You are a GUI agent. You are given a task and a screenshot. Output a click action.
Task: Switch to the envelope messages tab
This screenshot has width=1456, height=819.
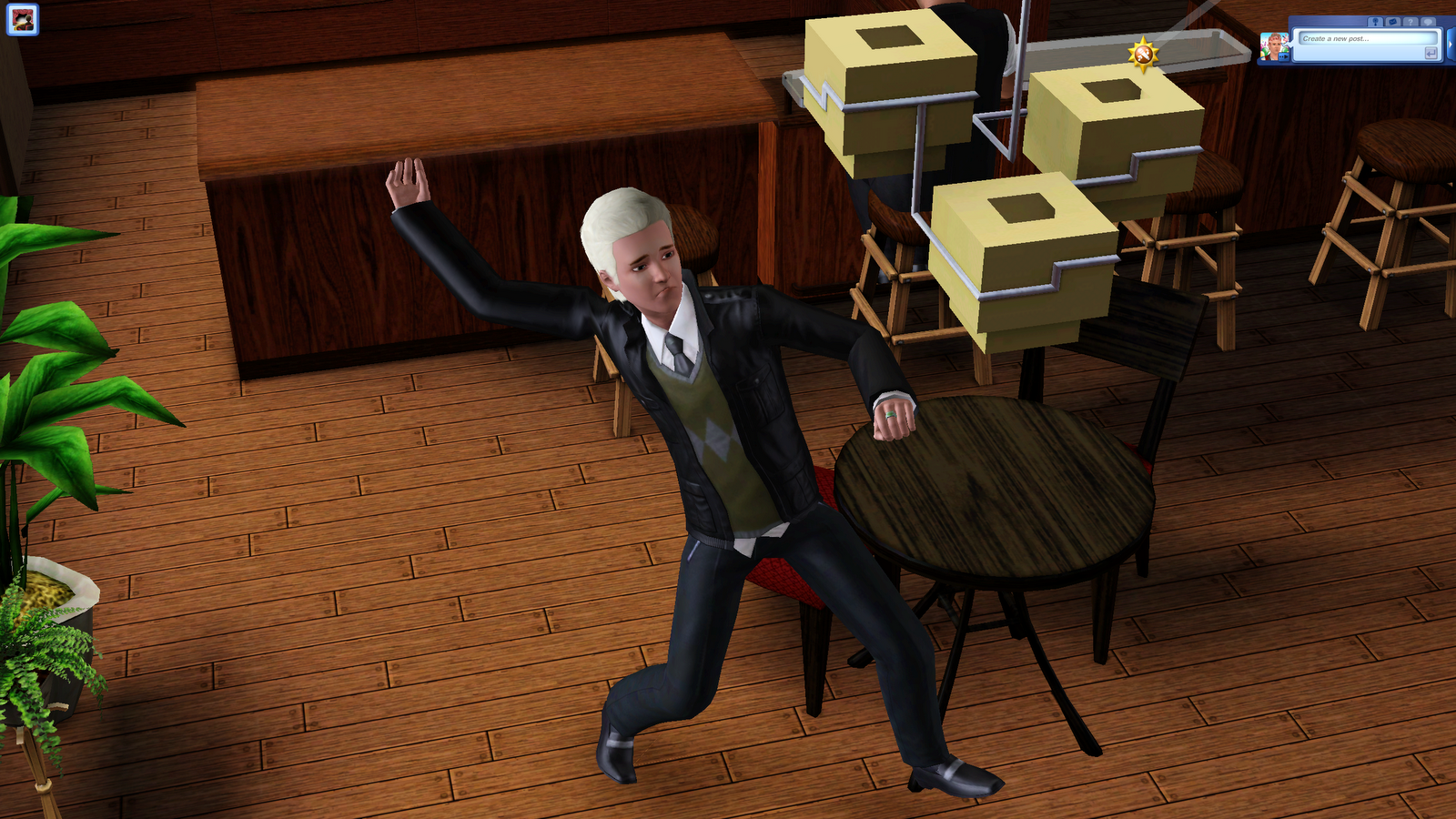coord(1393,22)
